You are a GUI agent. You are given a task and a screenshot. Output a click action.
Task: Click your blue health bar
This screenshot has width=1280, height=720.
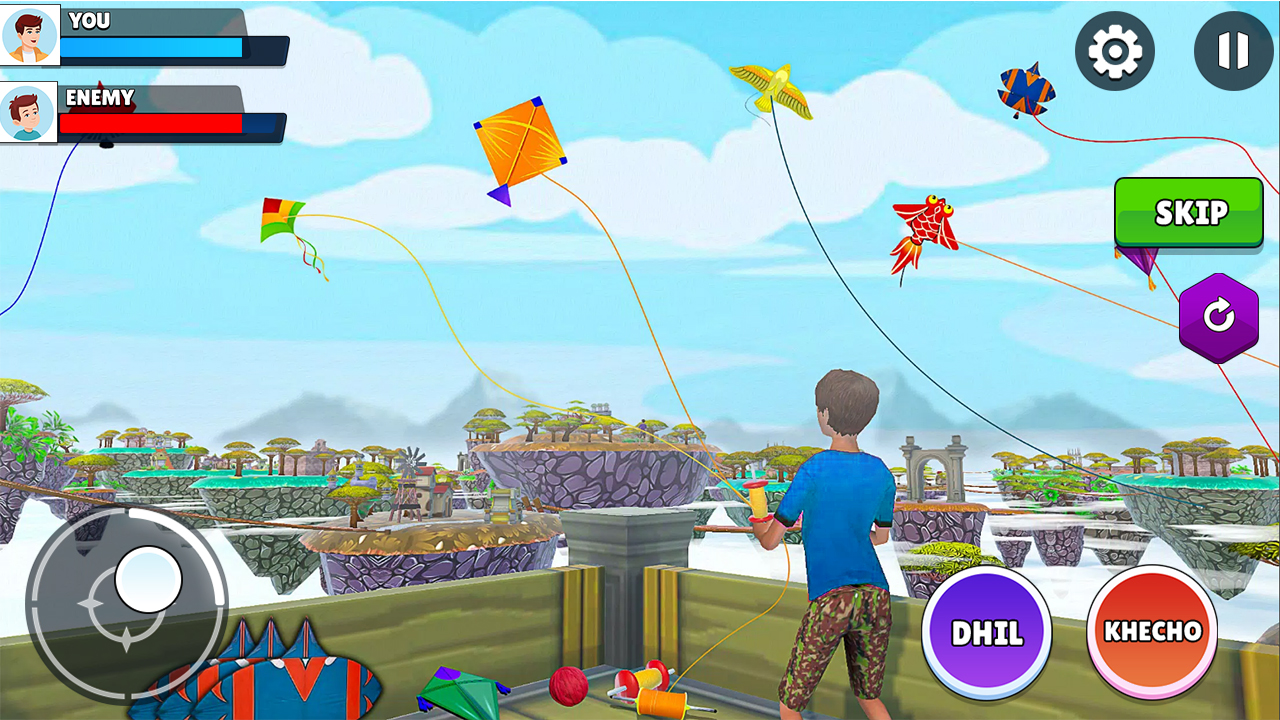(x=150, y=46)
